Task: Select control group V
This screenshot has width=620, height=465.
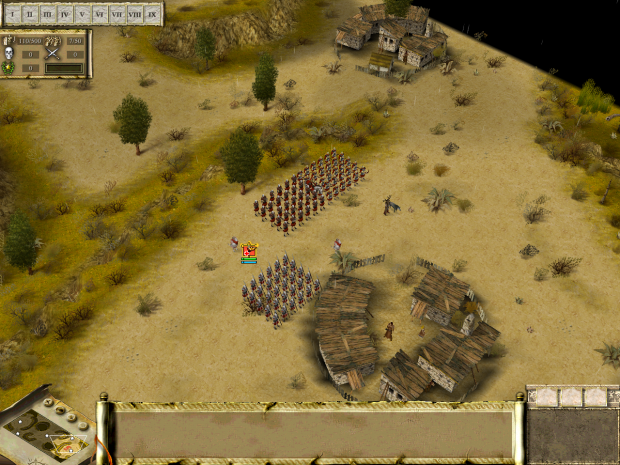Action: coord(83,15)
